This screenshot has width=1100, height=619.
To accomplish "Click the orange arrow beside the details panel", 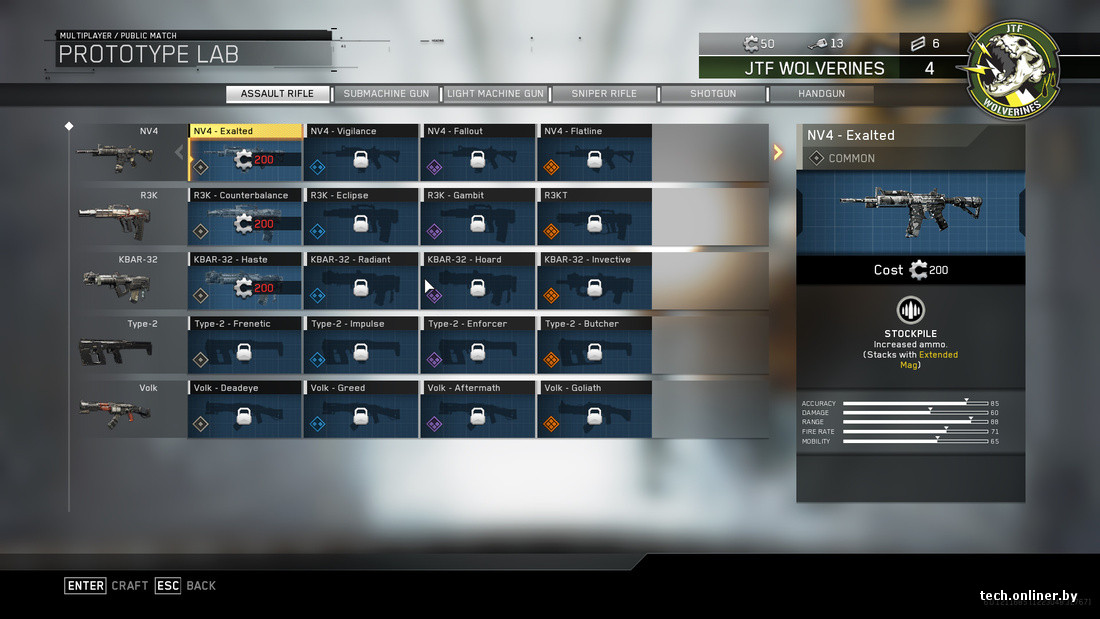I will (x=779, y=152).
